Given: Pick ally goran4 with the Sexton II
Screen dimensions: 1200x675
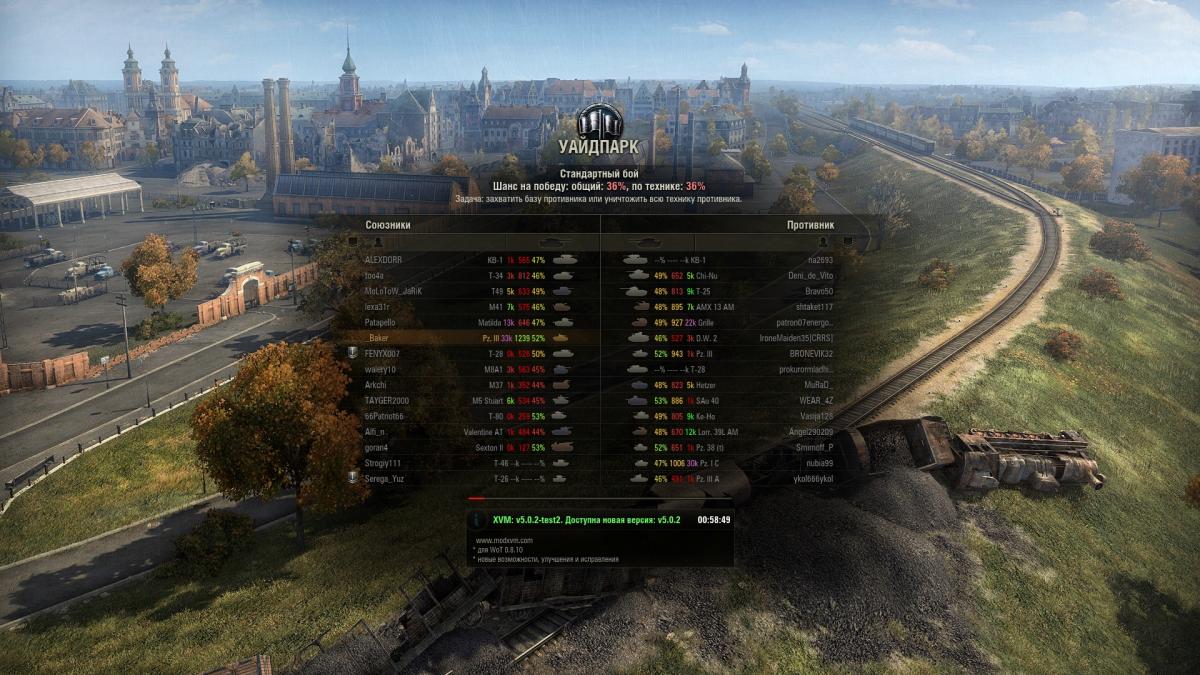Looking at the screenshot, I should pyautogui.click(x=470, y=447).
